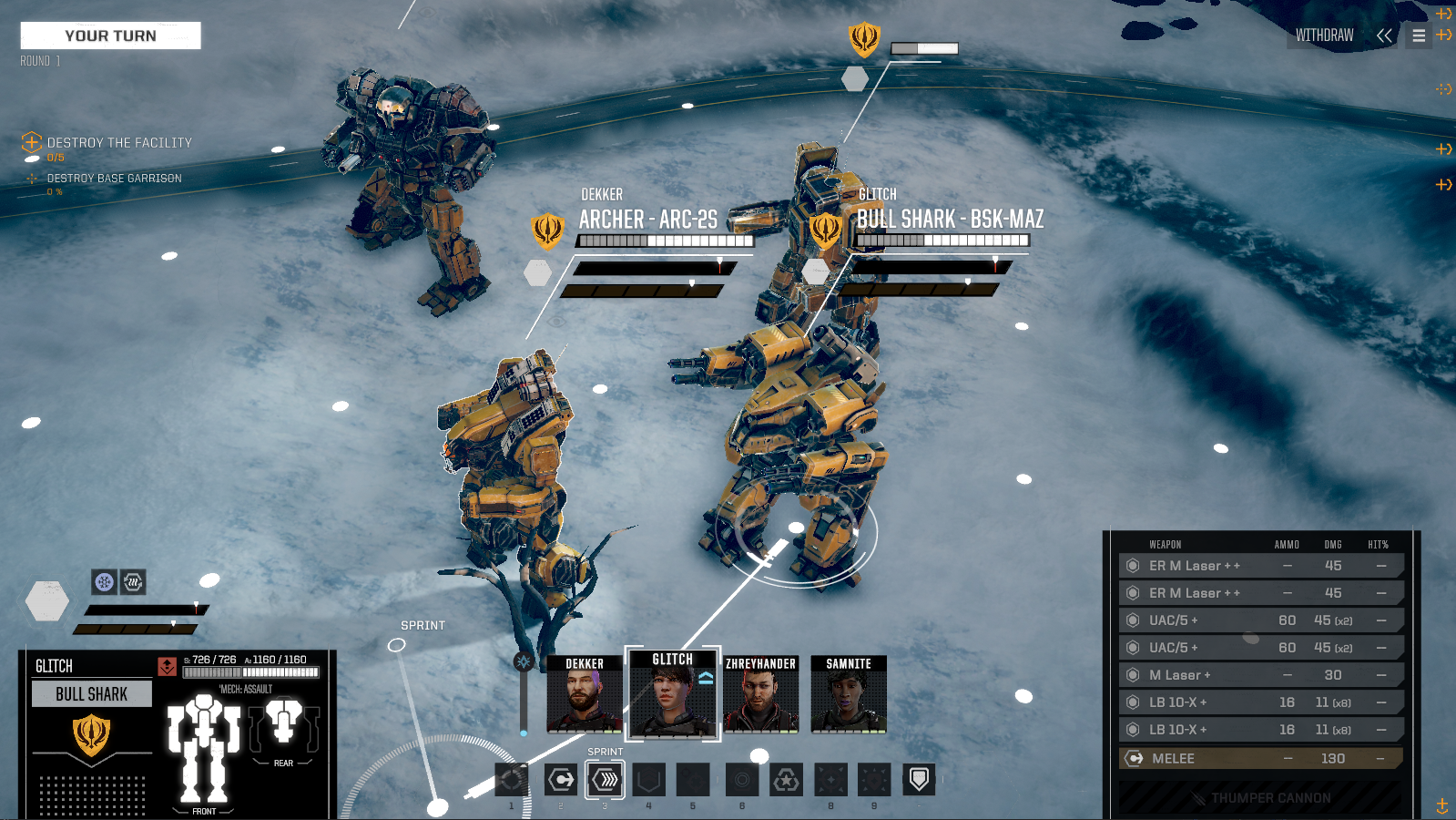Click the red eject icon on the mech status panel

pos(166,668)
